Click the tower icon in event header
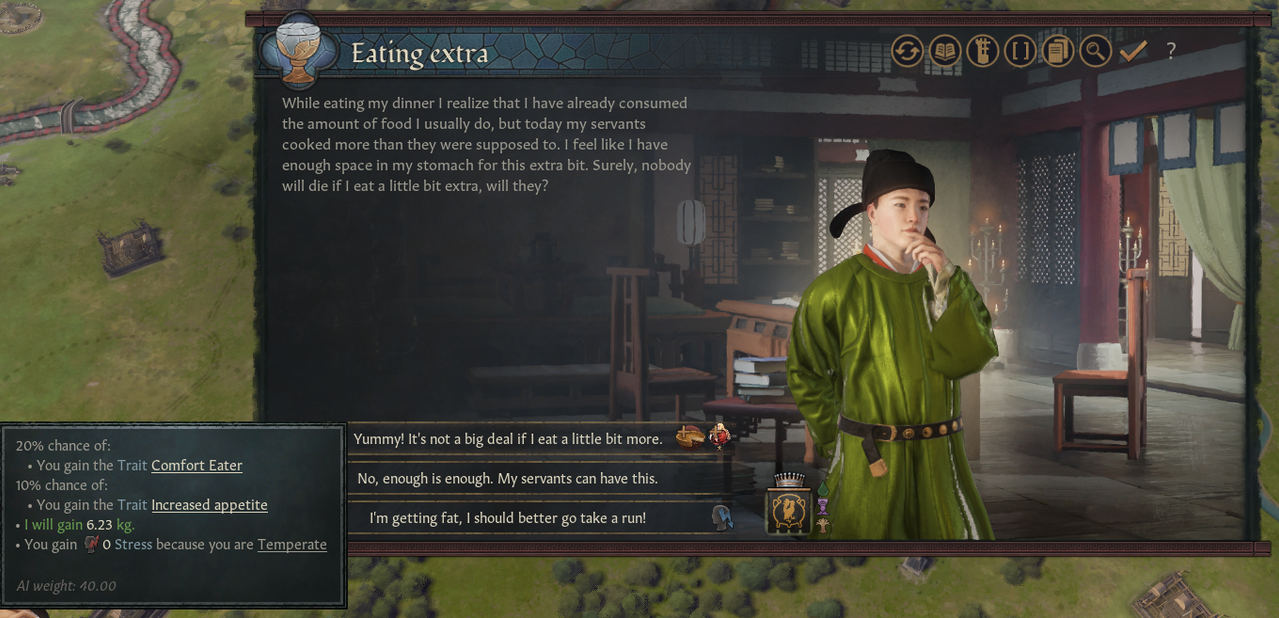 point(982,51)
